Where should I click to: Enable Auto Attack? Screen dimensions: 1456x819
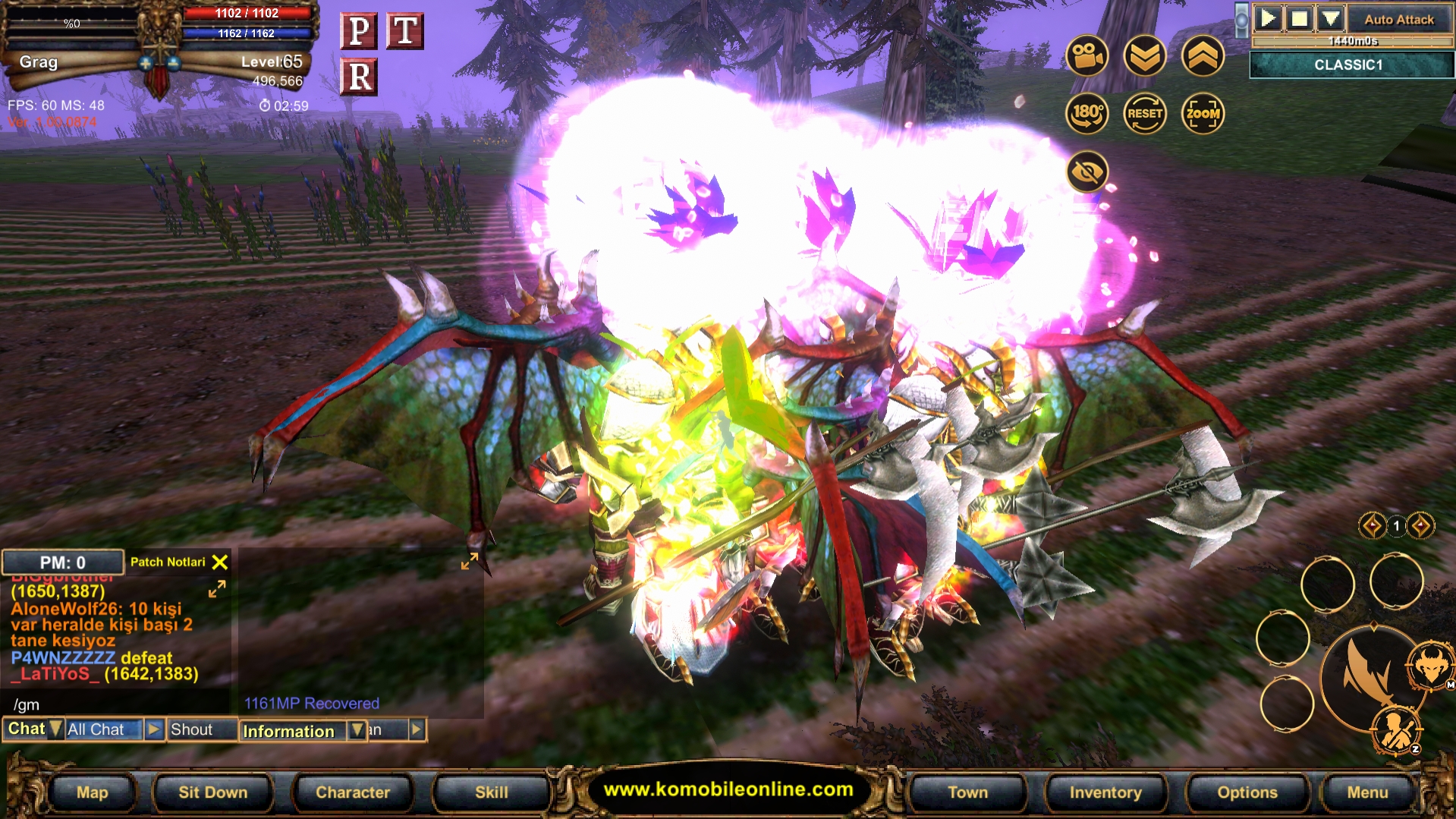[x=1398, y=19]
